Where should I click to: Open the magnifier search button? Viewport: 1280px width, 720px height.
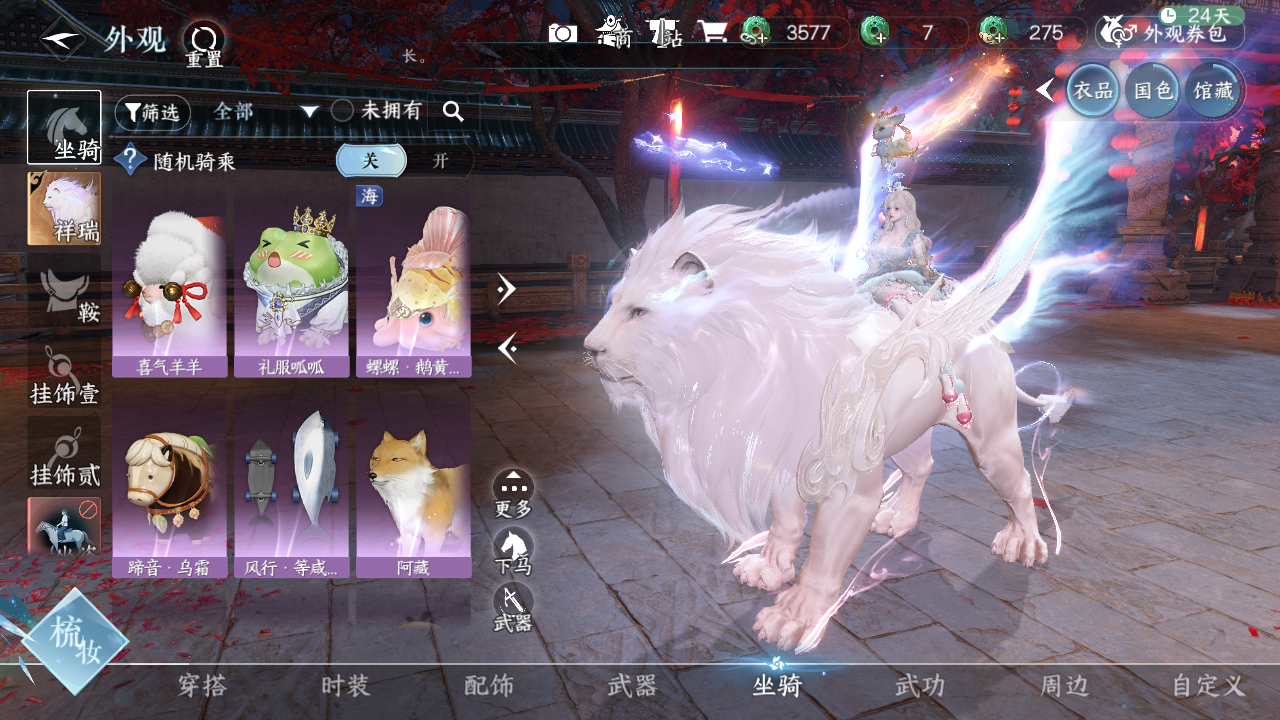coord(453,112)
